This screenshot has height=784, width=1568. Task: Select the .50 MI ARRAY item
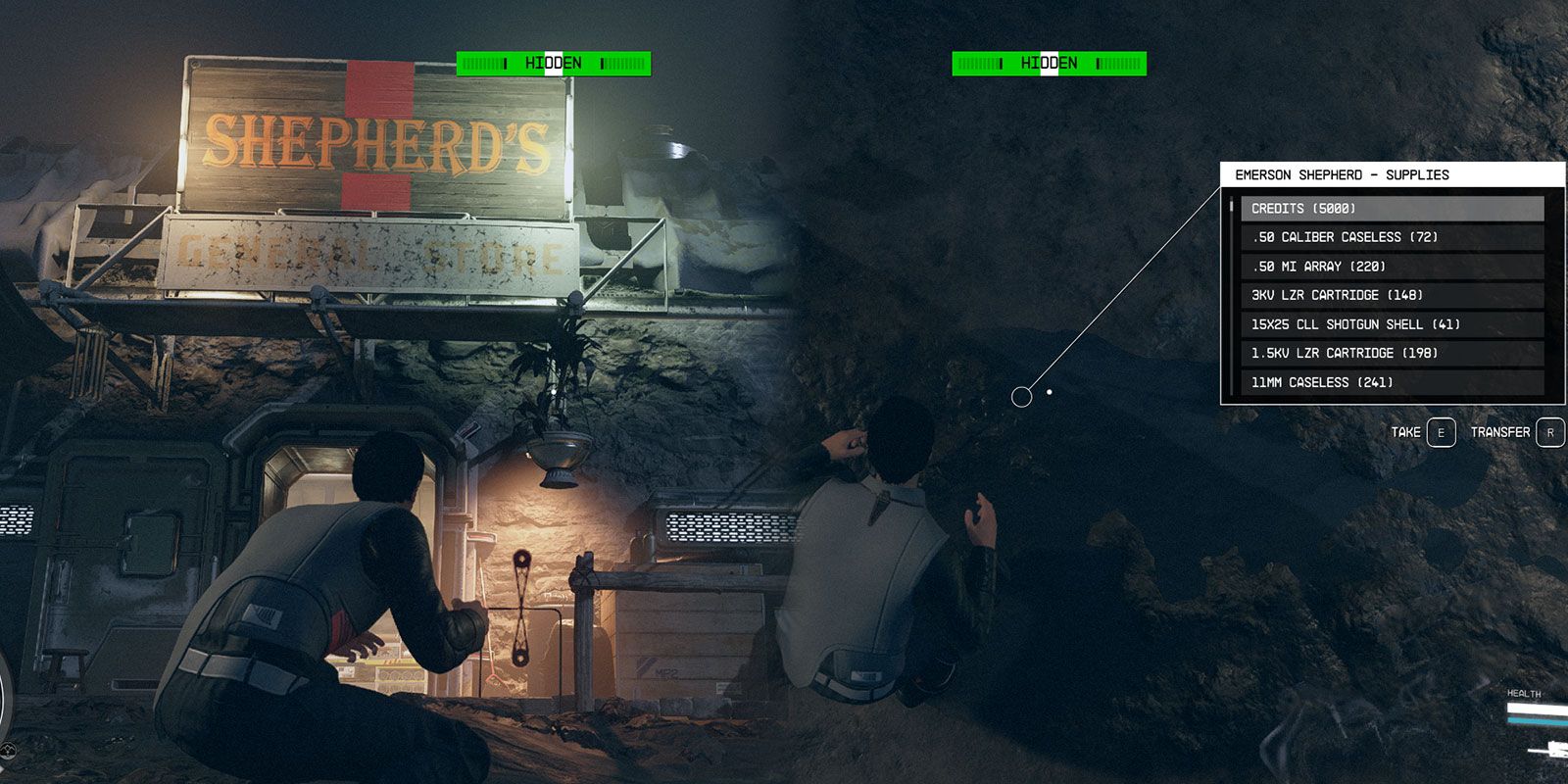[1392, 266]
